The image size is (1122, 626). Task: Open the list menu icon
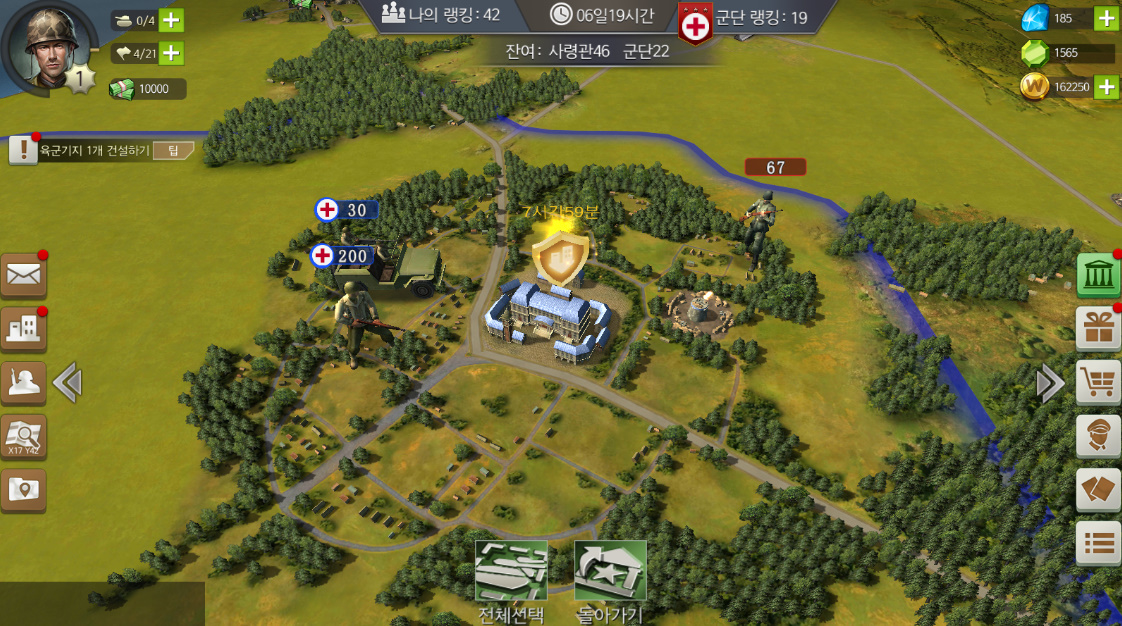pos(1098,543)
